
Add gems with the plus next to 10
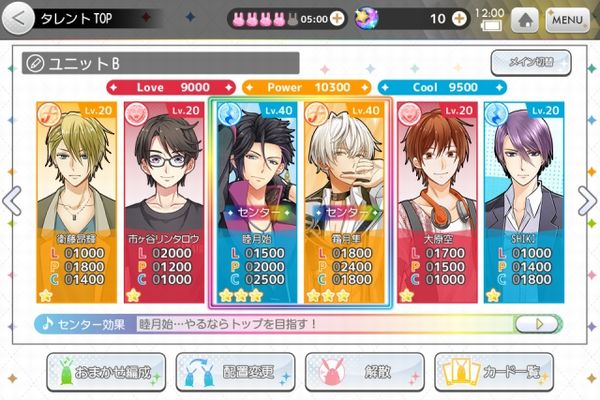(x=459, y=19)
